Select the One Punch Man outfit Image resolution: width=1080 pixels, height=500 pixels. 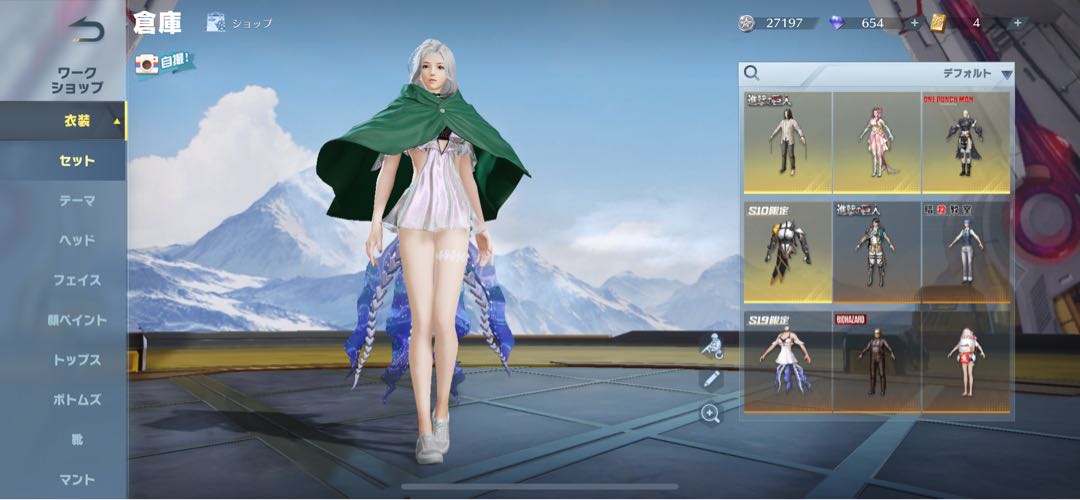[966, 142]
